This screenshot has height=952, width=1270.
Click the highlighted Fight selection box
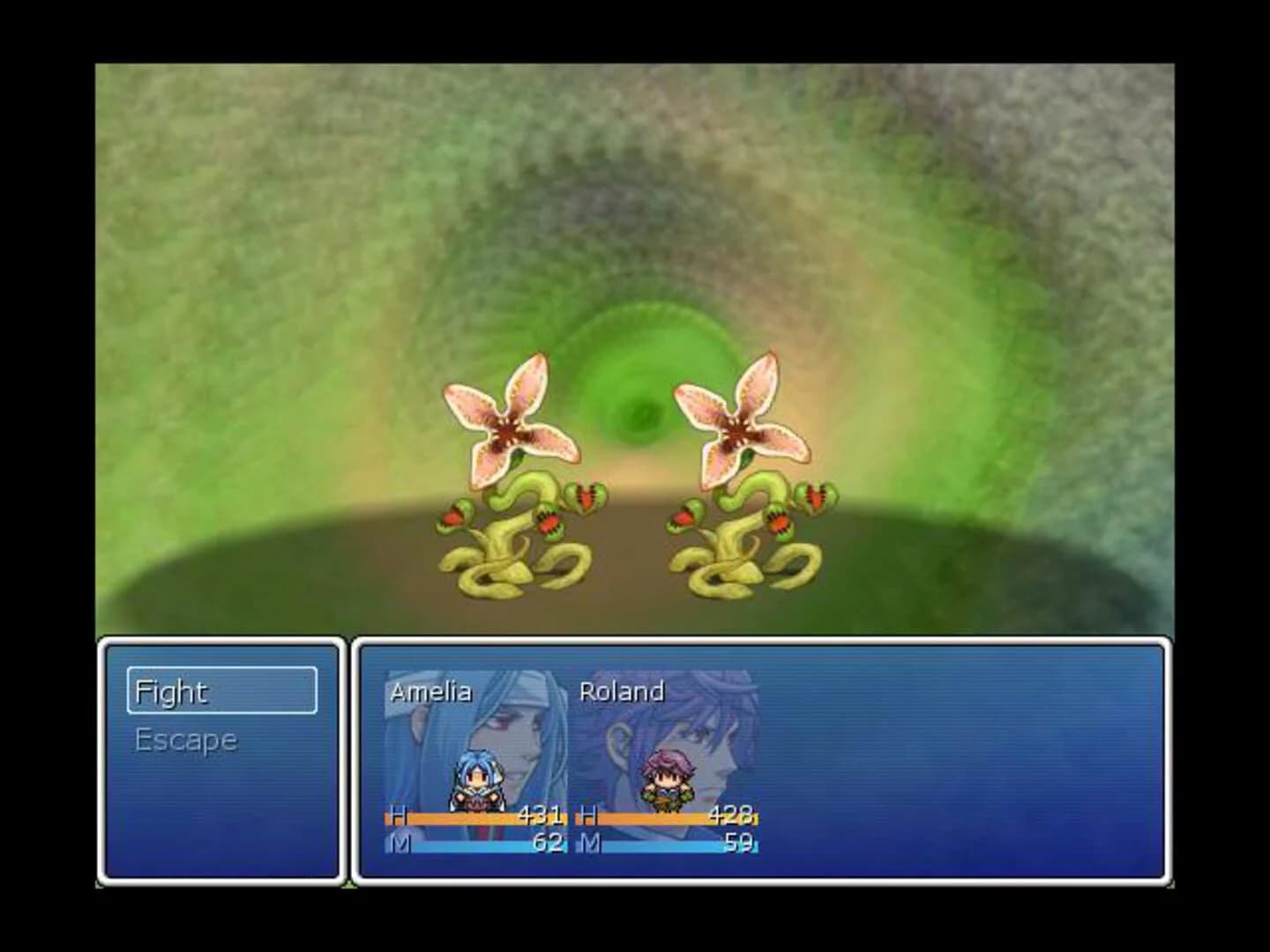pyautogui.click(x=223, y=692)
